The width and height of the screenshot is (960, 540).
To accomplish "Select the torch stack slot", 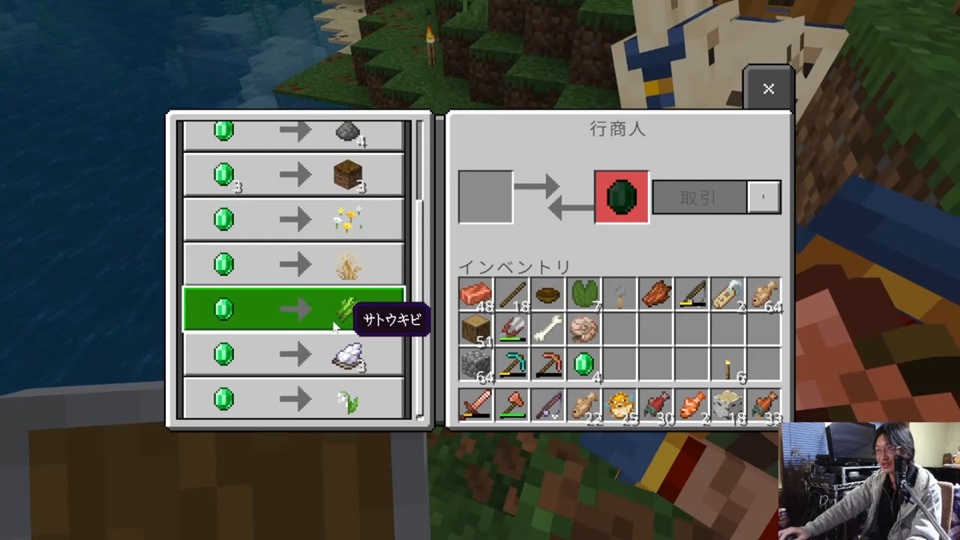I will 729,364.
